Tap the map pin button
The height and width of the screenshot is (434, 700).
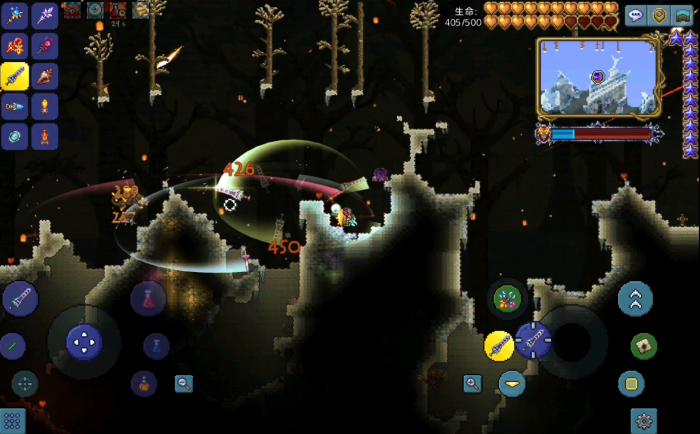click(659, 15)
